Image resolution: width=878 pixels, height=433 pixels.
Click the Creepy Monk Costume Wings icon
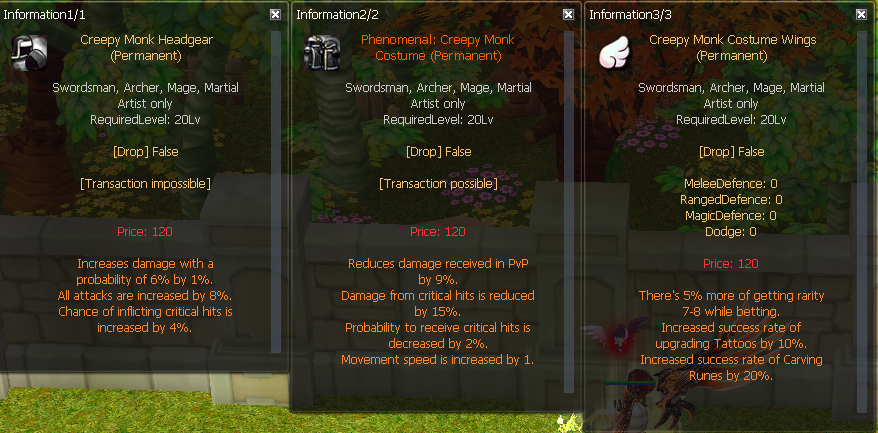[x=616, y=53]
